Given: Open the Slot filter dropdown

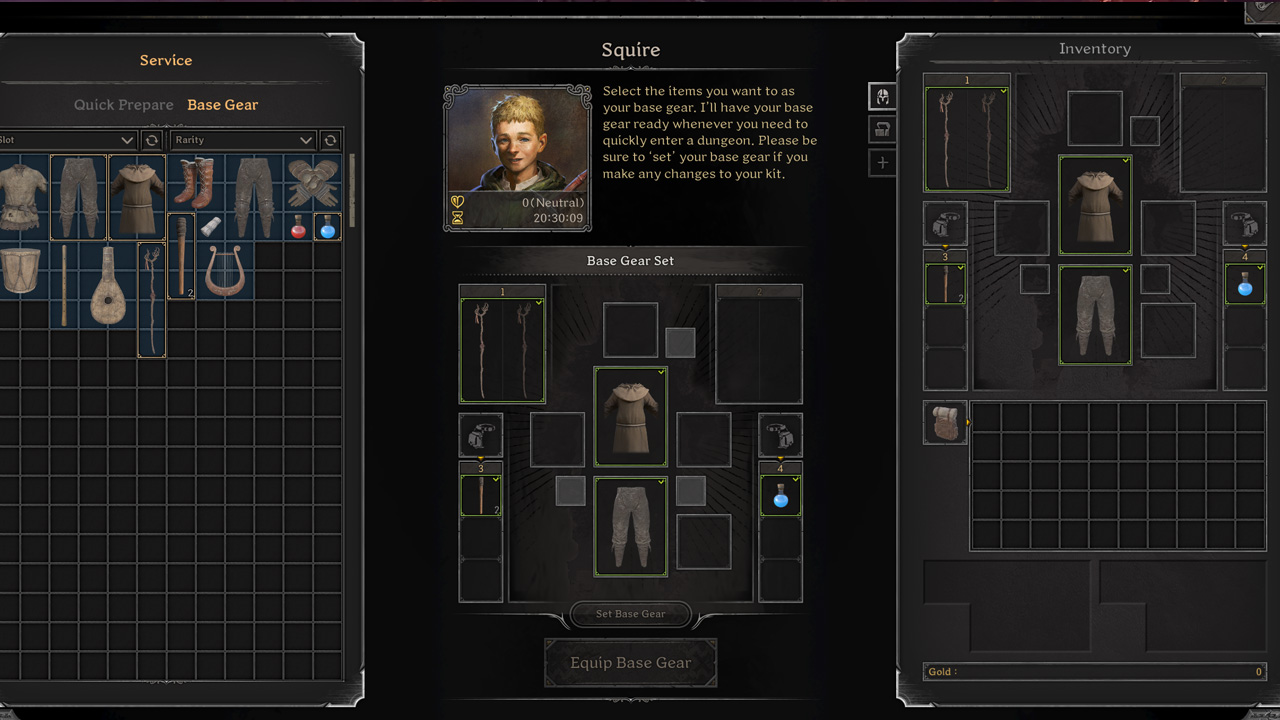Looking at the screenshot, I should click(65, 140).
